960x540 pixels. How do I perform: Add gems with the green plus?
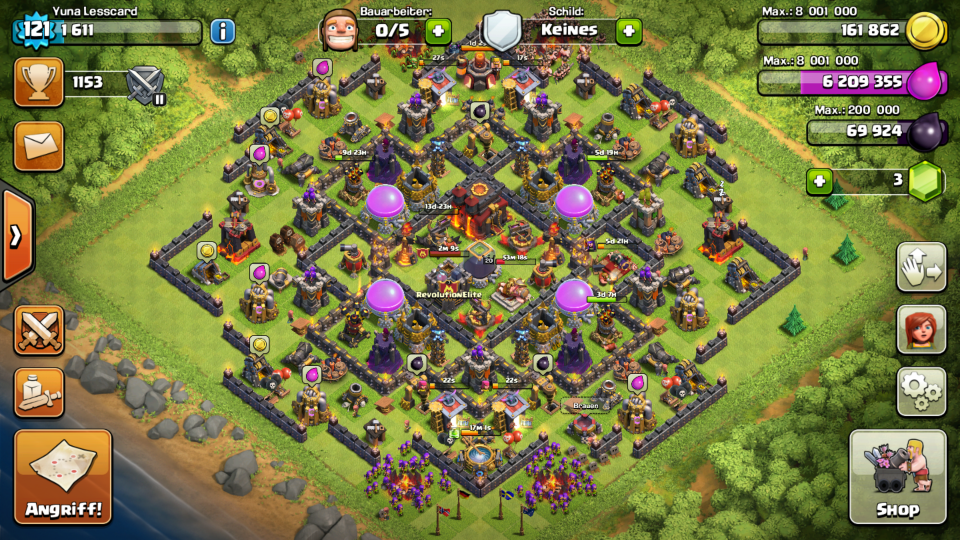[x=820, y=182]
